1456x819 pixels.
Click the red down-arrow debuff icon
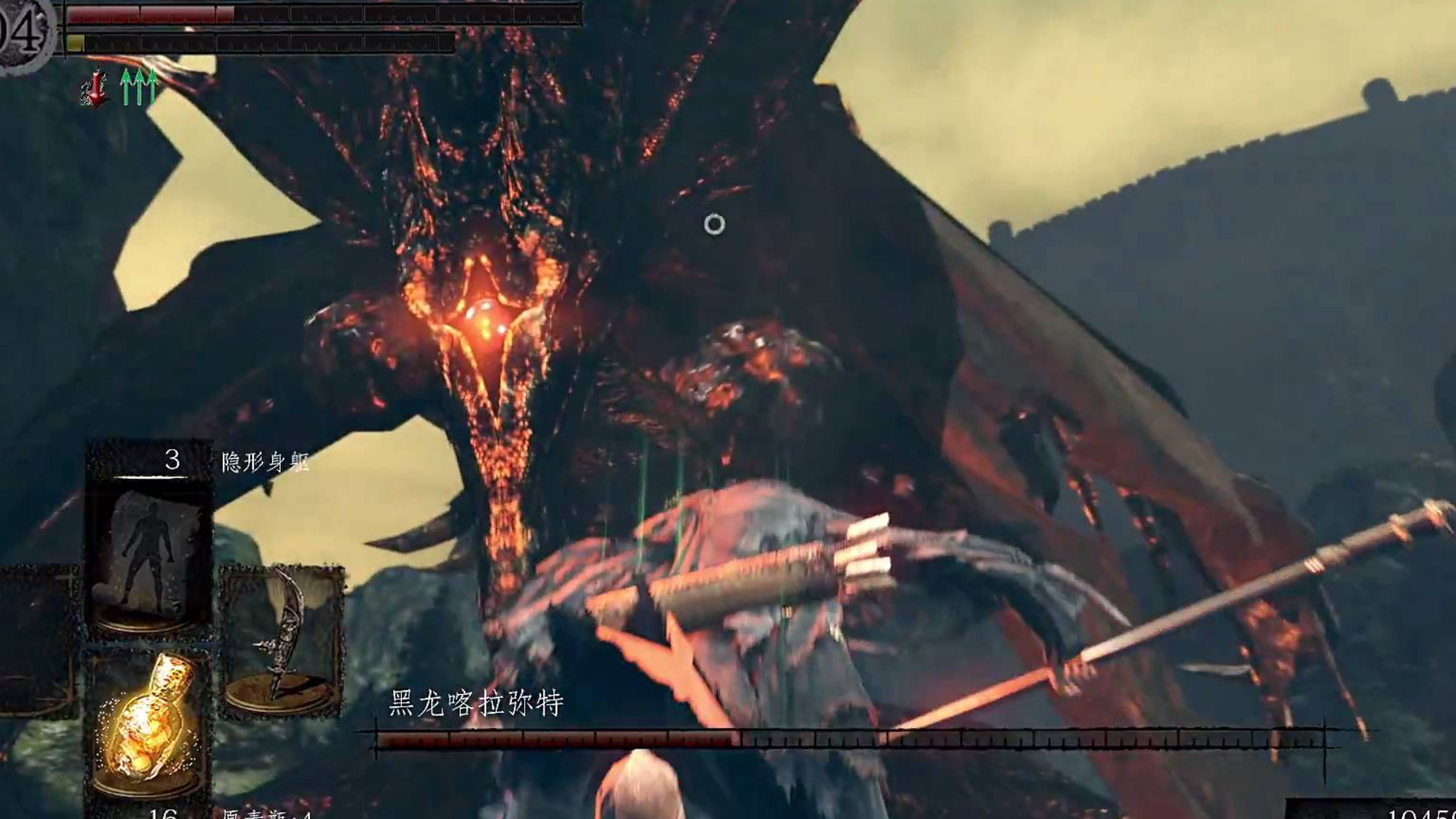pos(95,88)
